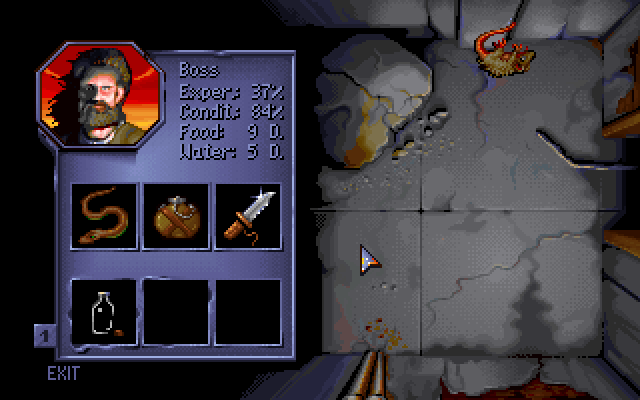Viewport: 640px width, 400px height.
Task: Select the empty bottle slot
Action: point(104,311)
